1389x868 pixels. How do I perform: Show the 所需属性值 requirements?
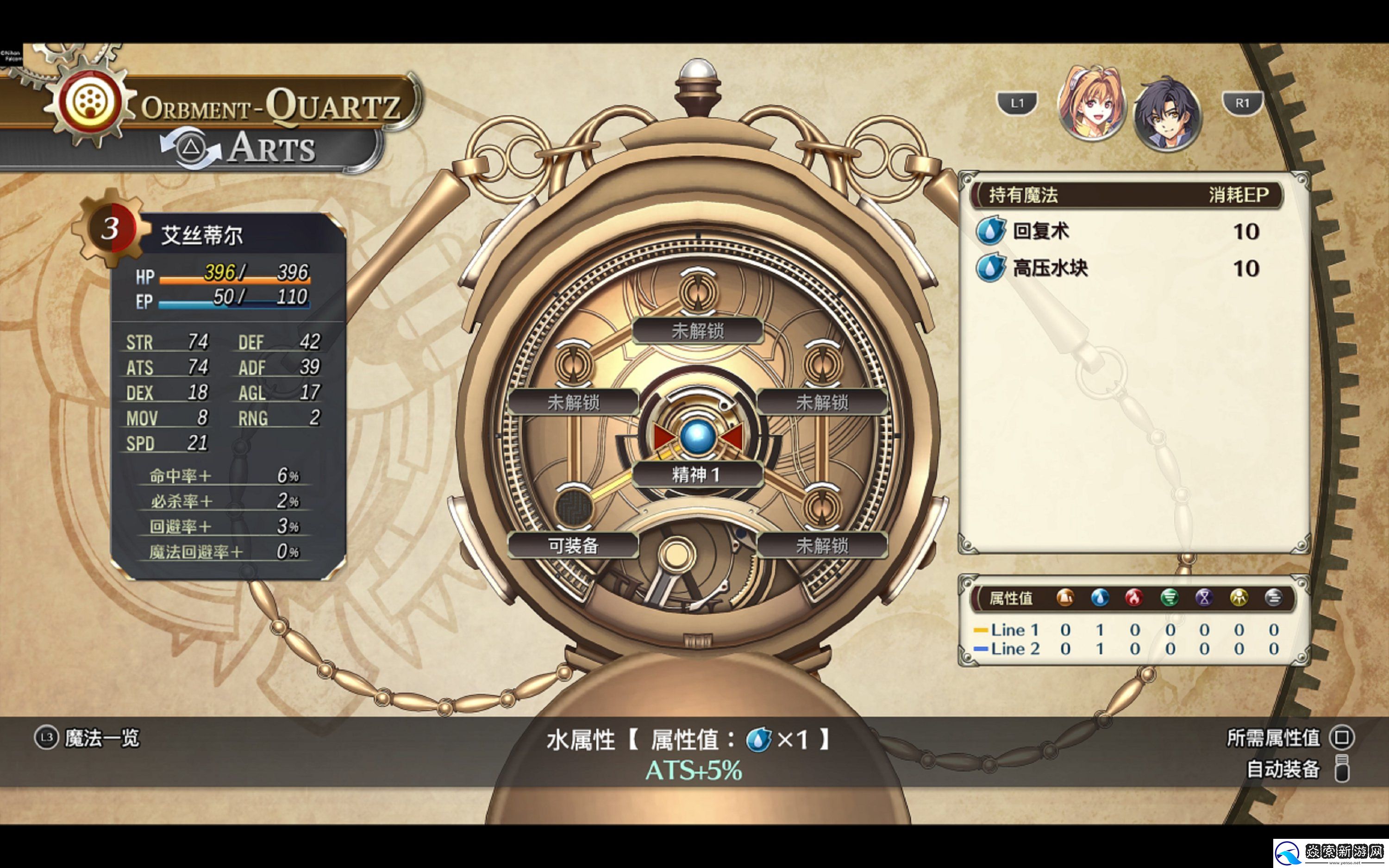click(1289, 738)
